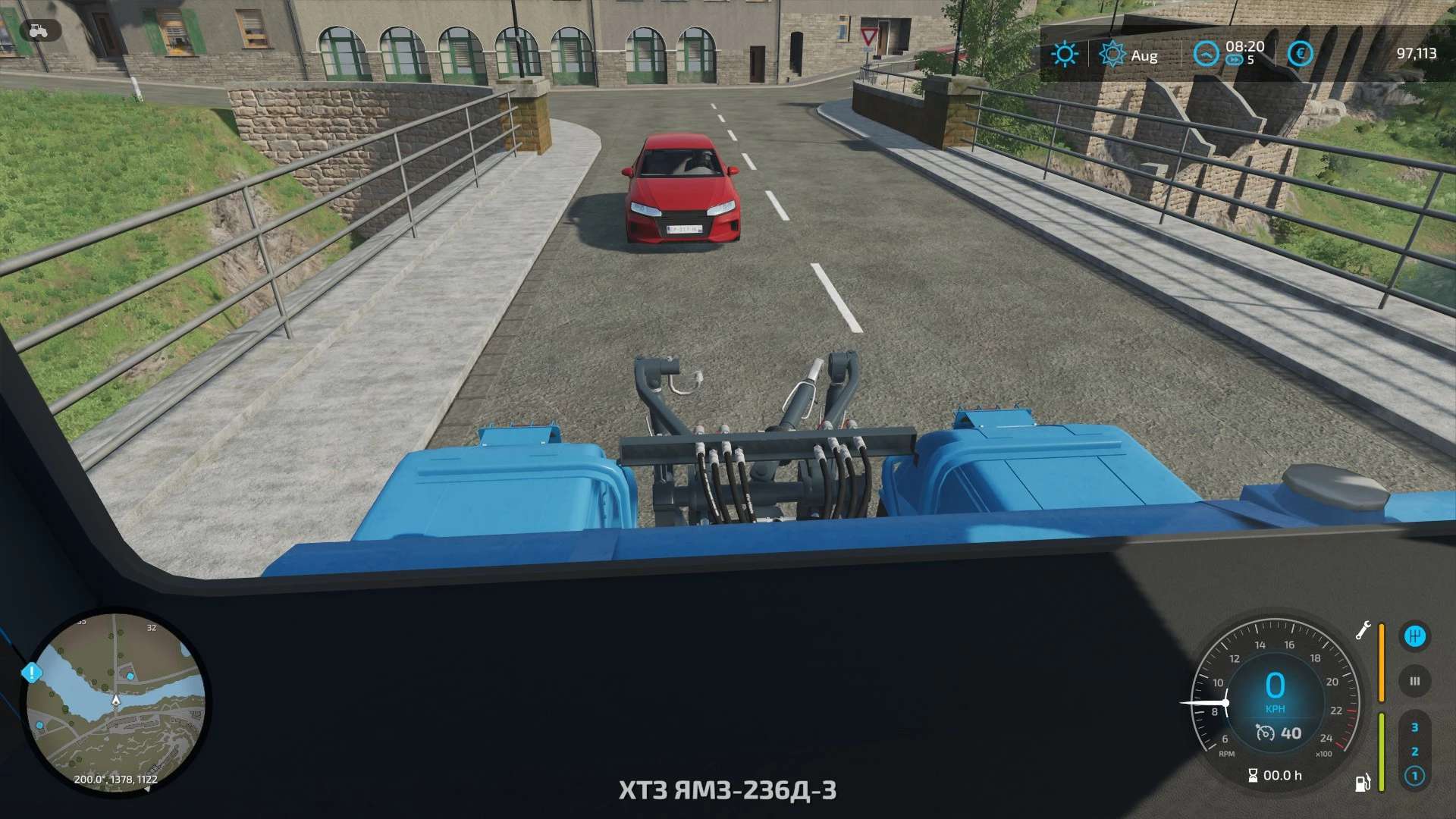
Task: Open the circular minimap
Action: pyautogui.click(x=115, y=703)
